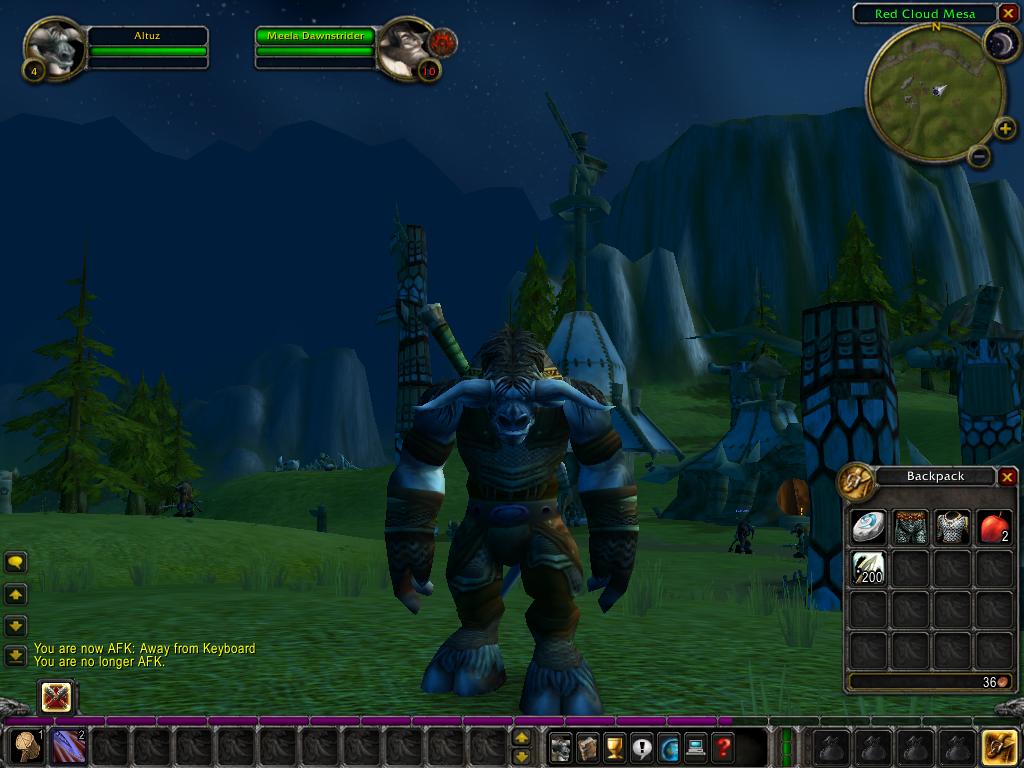Select the chainmail vest item

click(x=952, y=528)
